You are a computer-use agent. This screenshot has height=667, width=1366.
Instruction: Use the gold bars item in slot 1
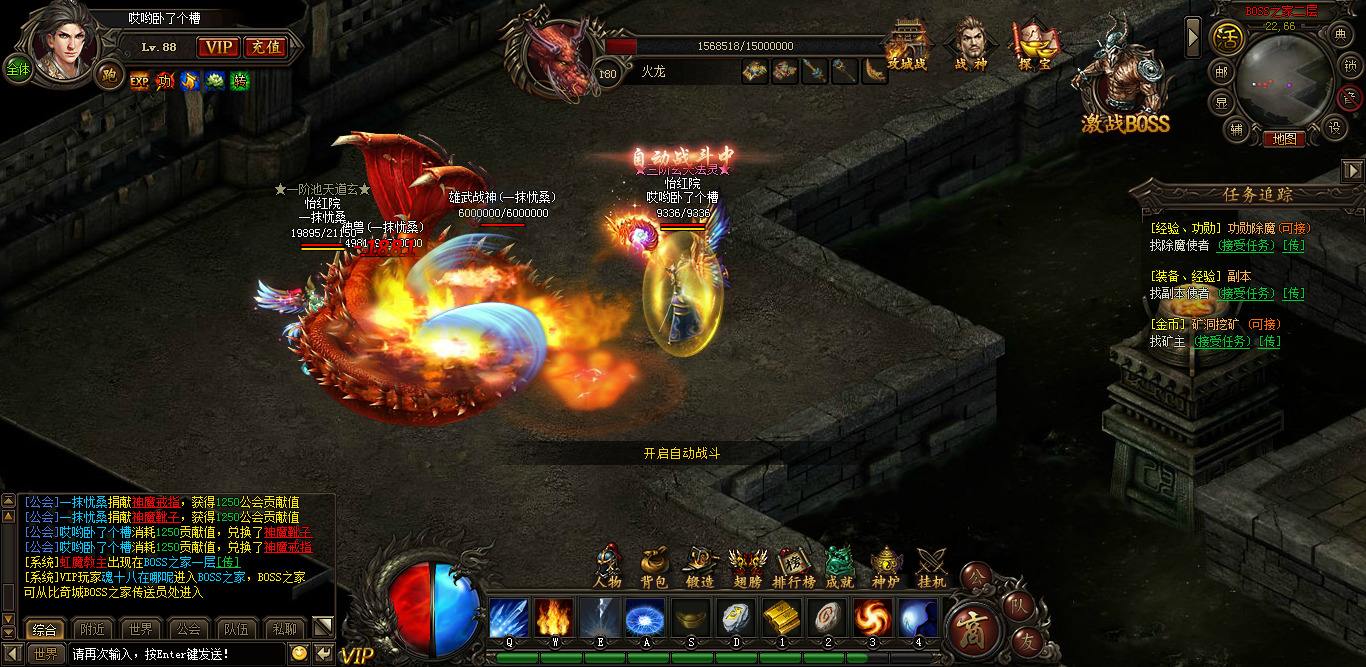point(781,618)
